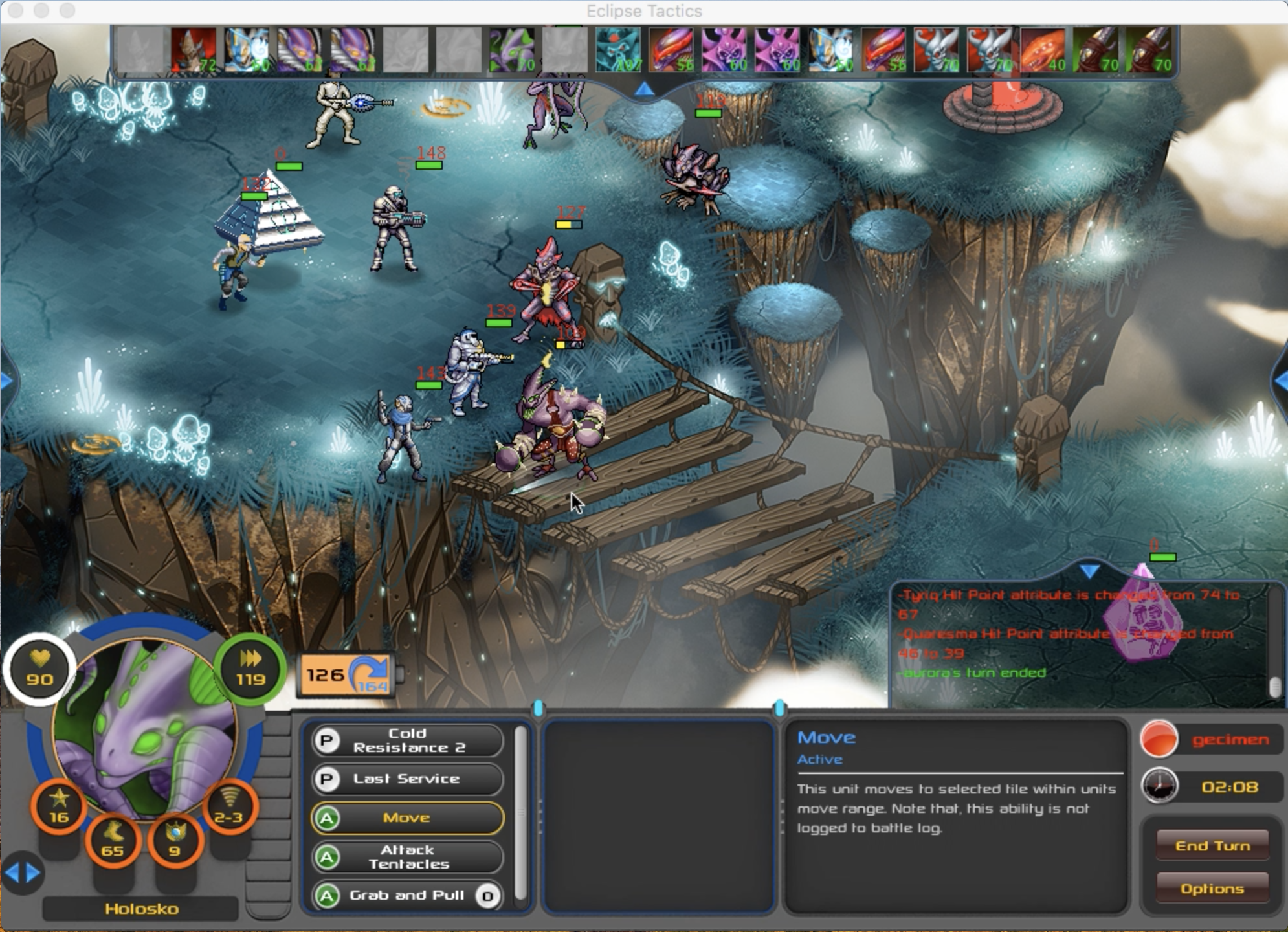Close the Eclipse Tactics window
Viewport: 1288px width, 932px height.
[16, 10]
